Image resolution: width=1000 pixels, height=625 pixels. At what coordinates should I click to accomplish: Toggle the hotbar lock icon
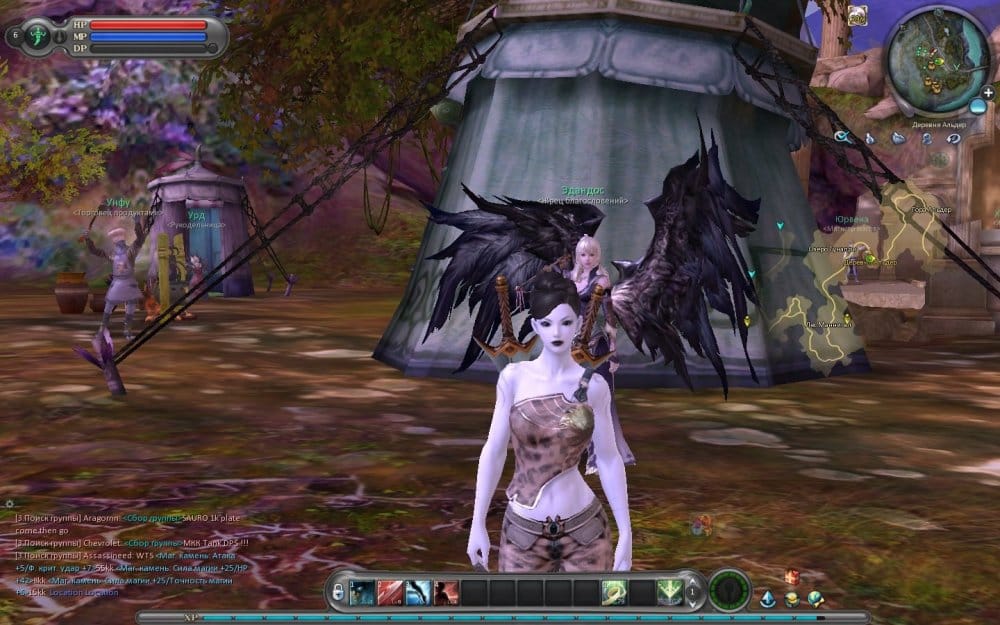tap(338, 592)
